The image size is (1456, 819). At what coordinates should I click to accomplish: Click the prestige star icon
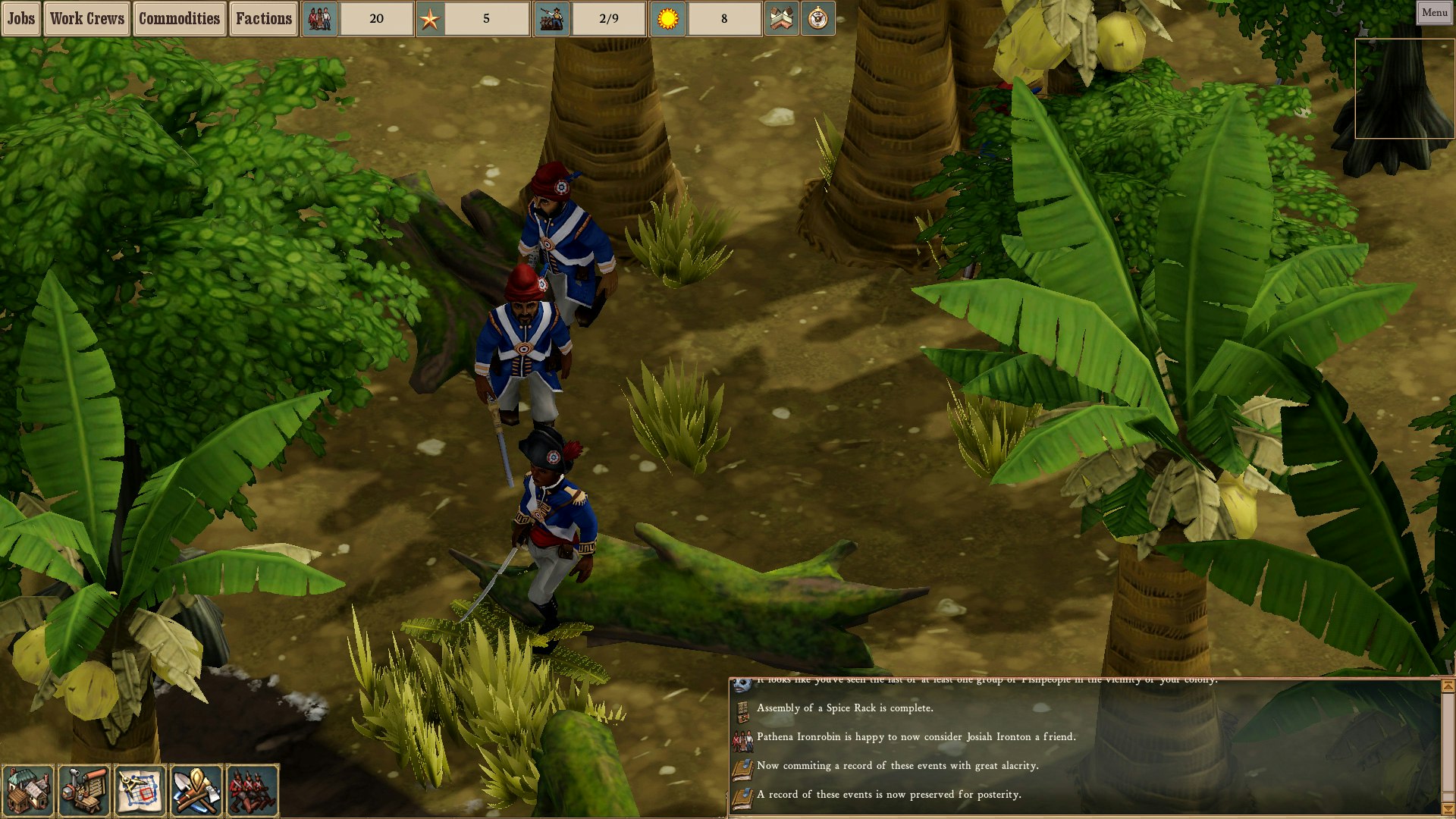[429, 18]
